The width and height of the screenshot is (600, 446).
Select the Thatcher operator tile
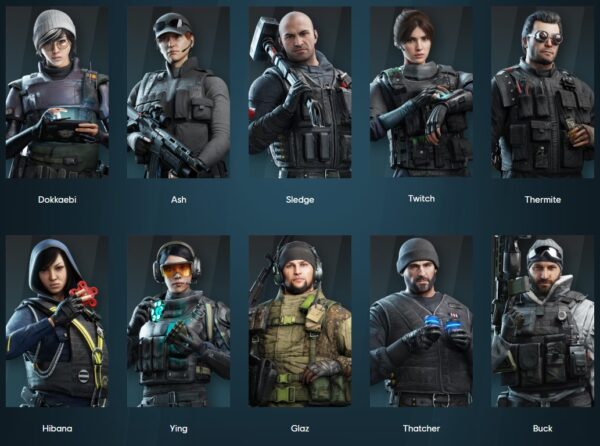421,322
